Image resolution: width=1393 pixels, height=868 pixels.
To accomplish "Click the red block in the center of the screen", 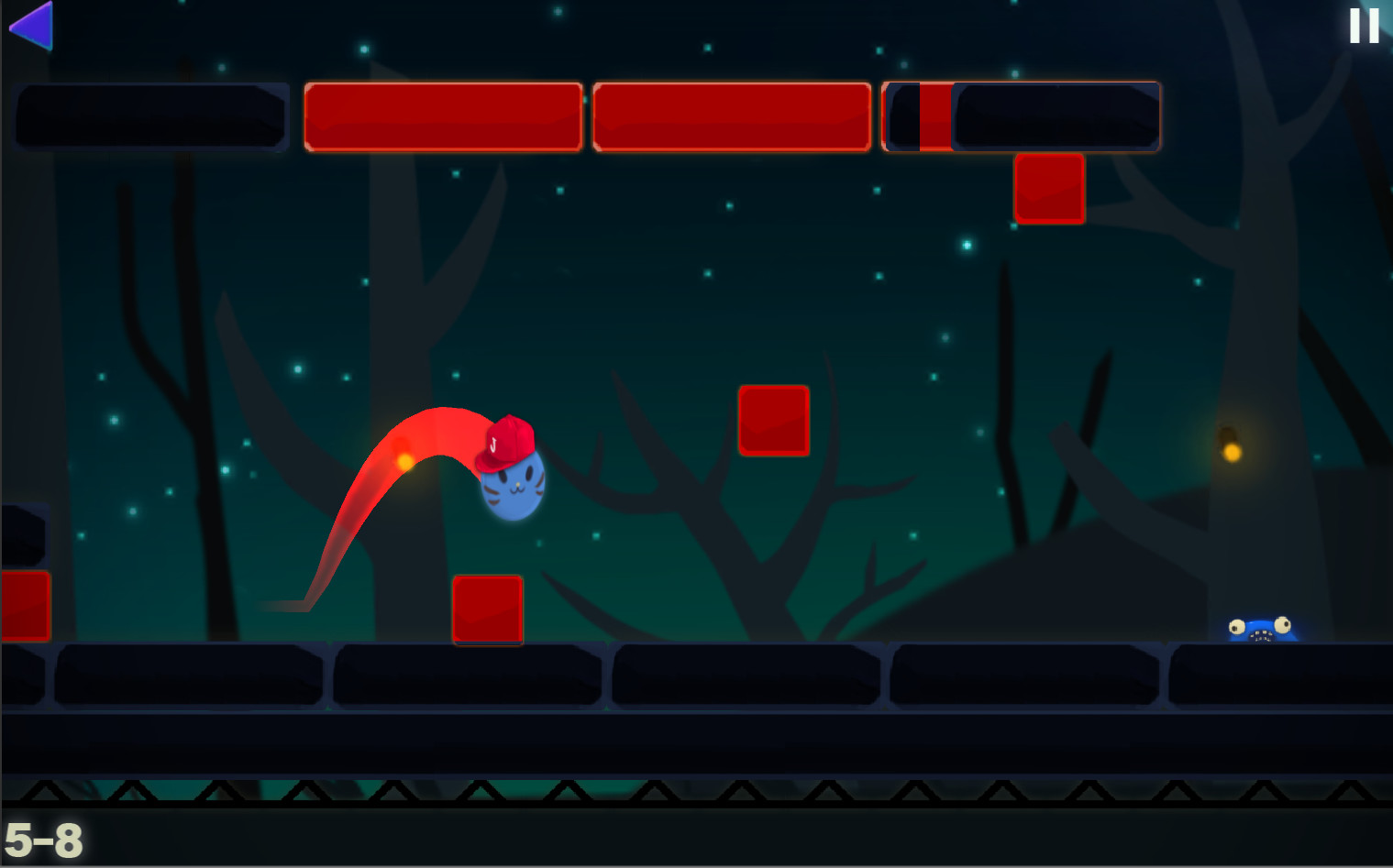I will 775,420.
